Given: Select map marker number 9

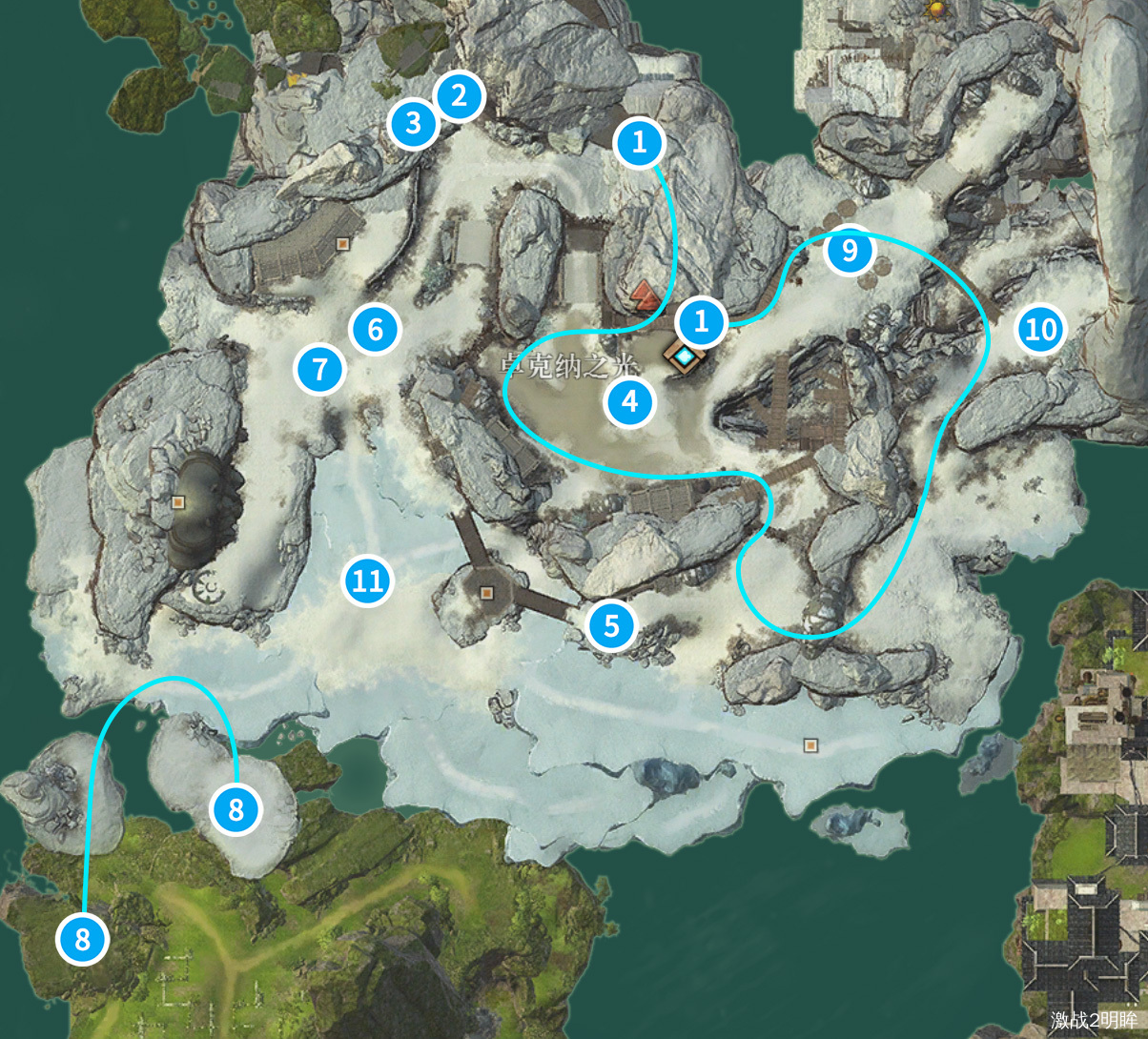Looking at the screenshot, I should pyautogui.click(x=849, y=251).
